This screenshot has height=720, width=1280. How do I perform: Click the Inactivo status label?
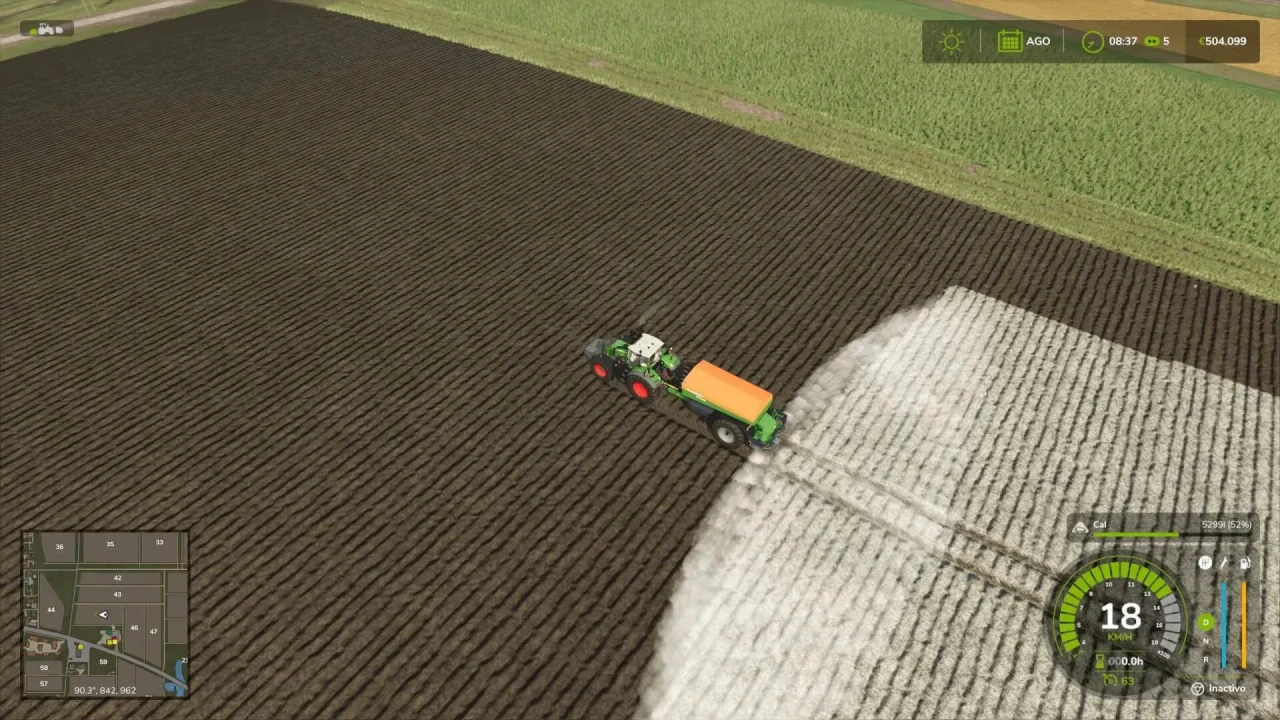(x=1227, y=688)
